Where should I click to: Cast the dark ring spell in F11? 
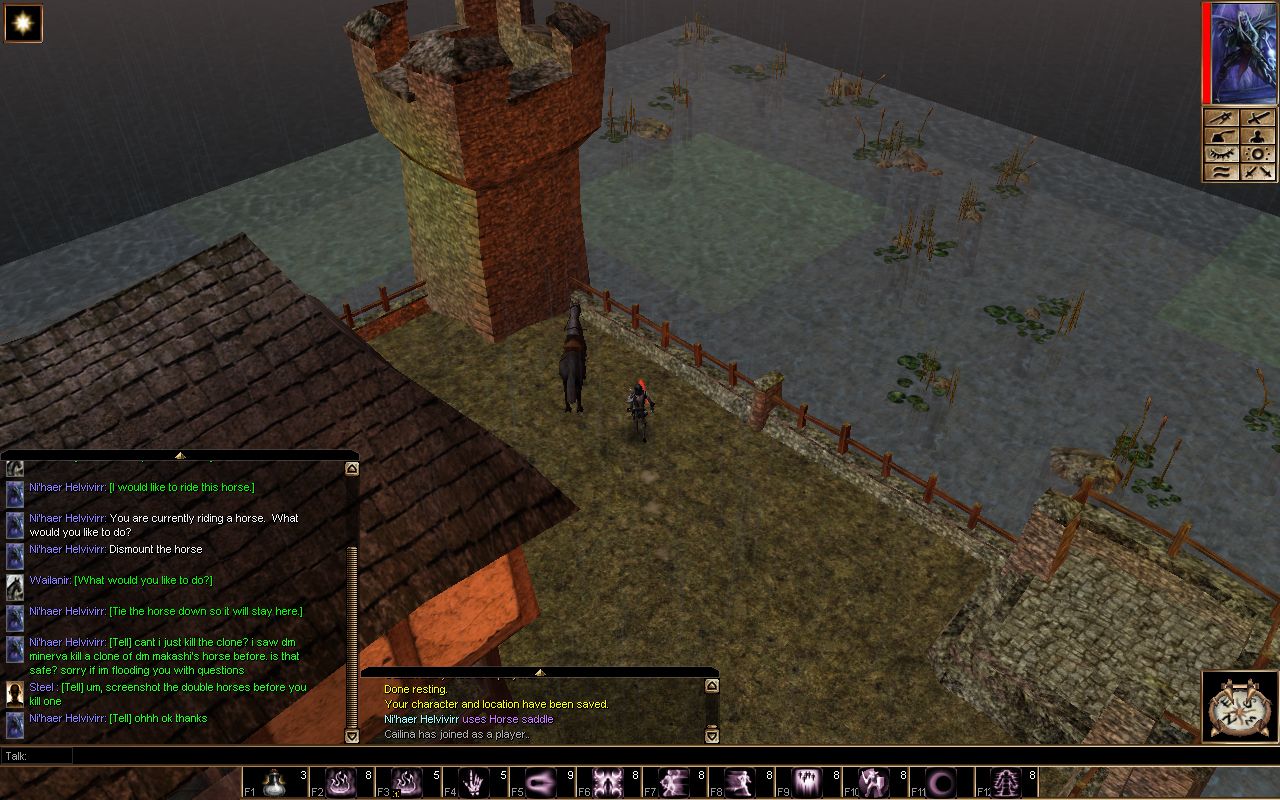pos(941,782)
